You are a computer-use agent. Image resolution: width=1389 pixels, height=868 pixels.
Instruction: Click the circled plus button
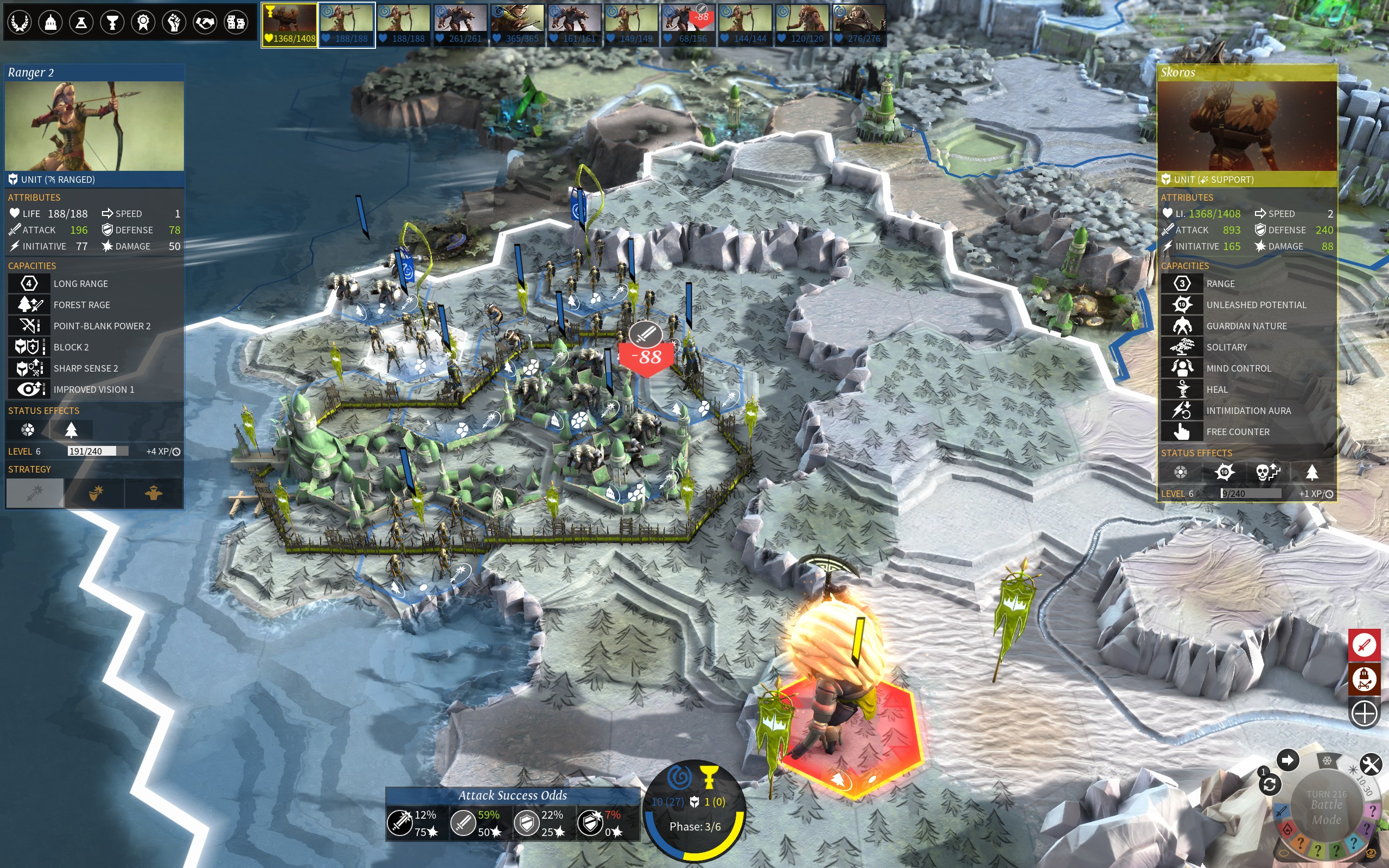pos(1363,713)
